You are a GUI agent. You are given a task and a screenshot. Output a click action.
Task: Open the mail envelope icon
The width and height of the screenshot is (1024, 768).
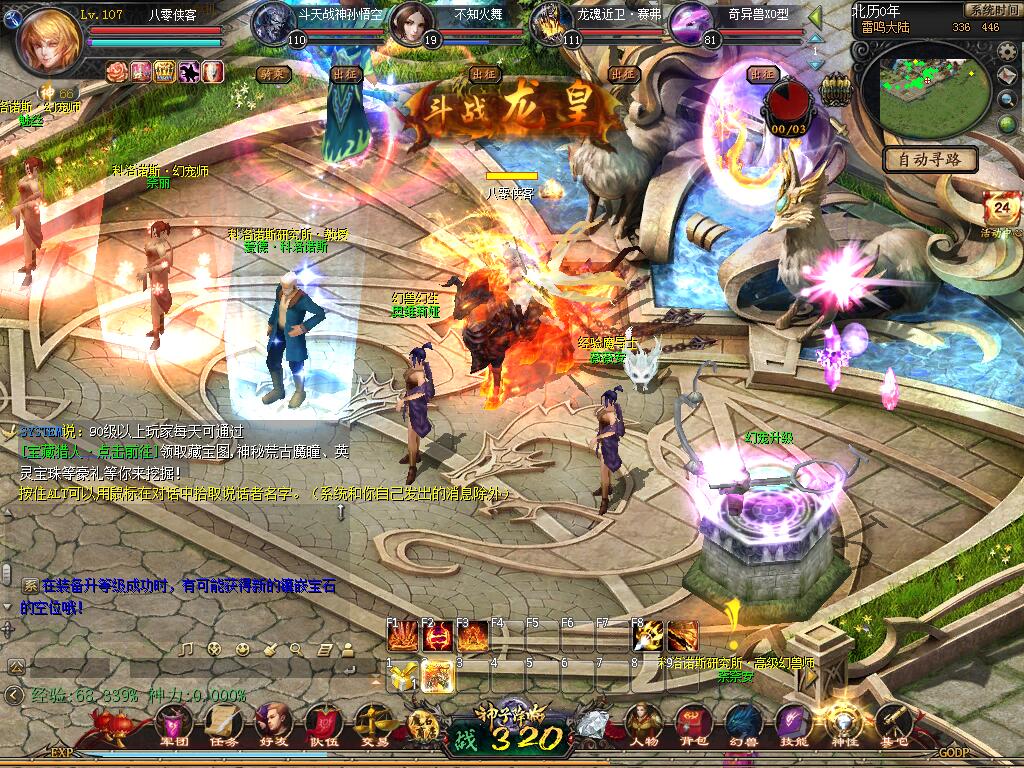[x=1009, y=76]
